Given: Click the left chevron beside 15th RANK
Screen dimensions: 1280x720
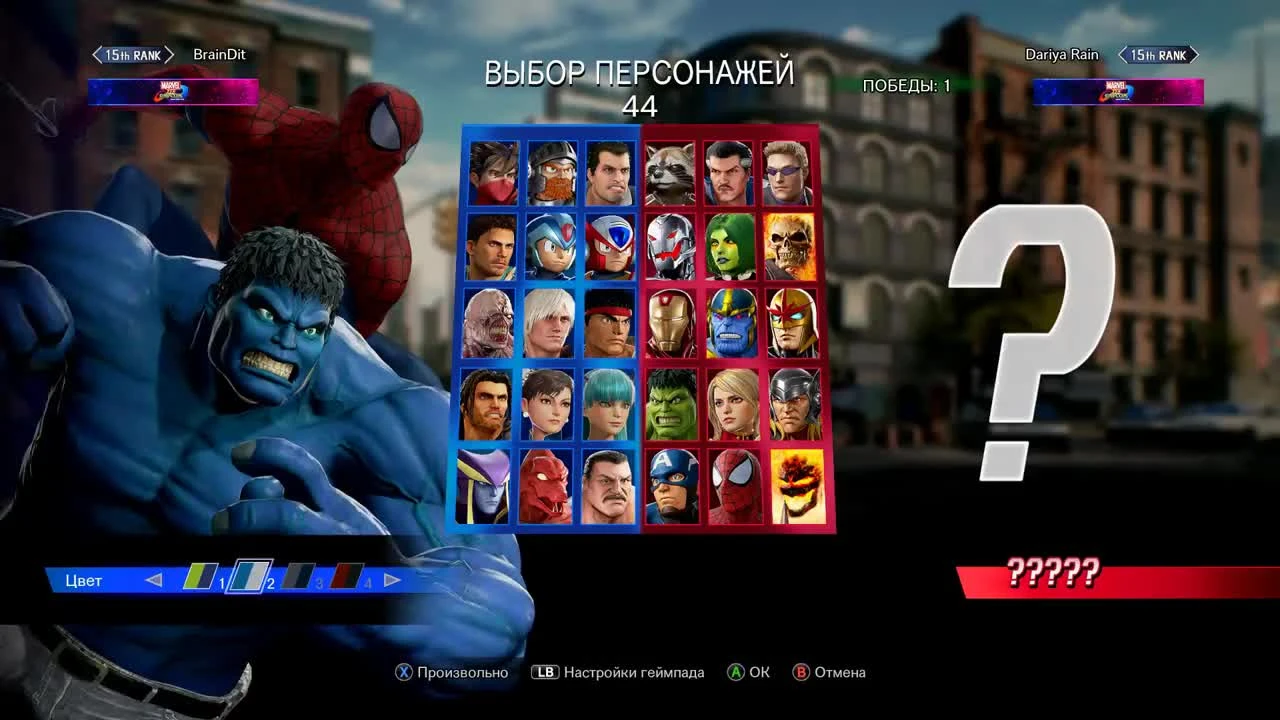Looking at the screenshot, I should [98, 54].
